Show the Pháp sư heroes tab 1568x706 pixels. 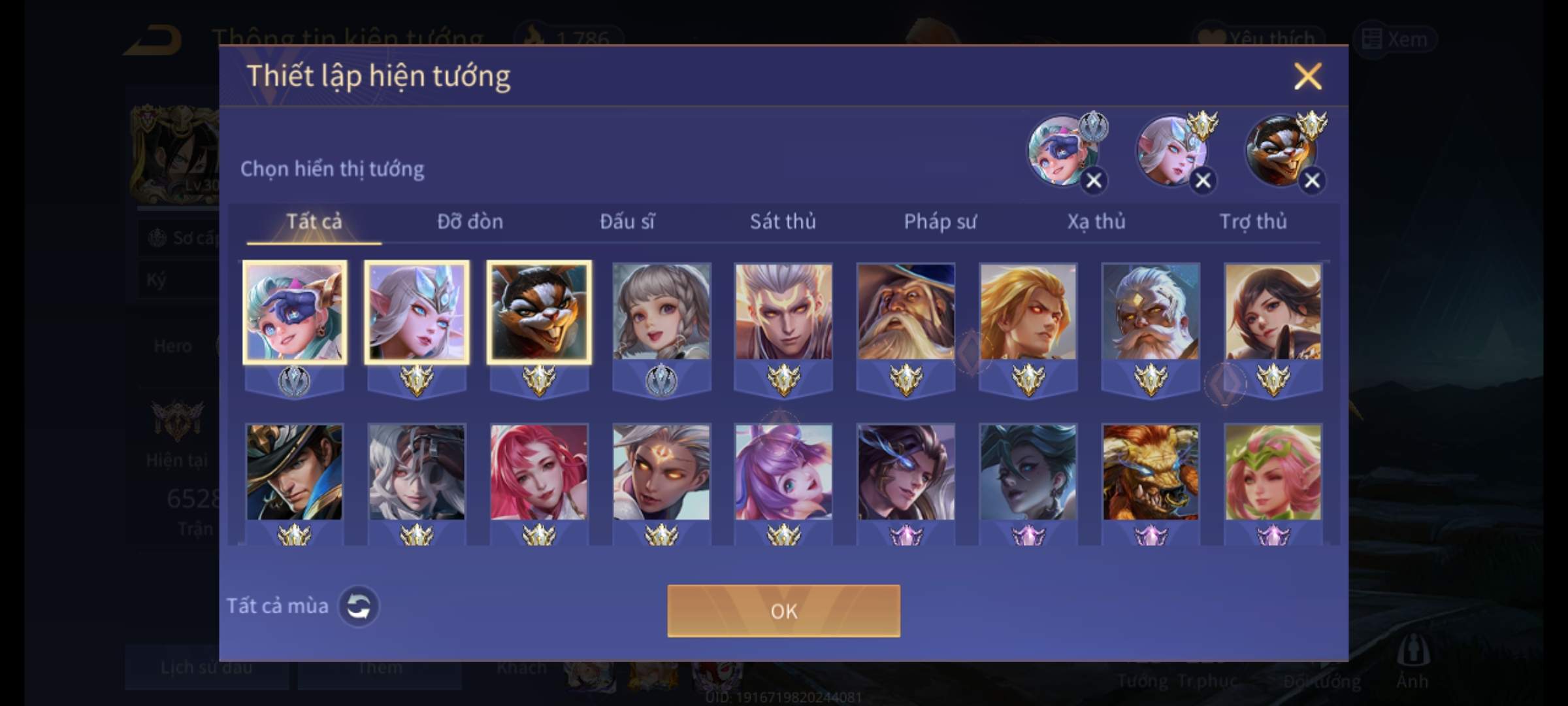939,222
